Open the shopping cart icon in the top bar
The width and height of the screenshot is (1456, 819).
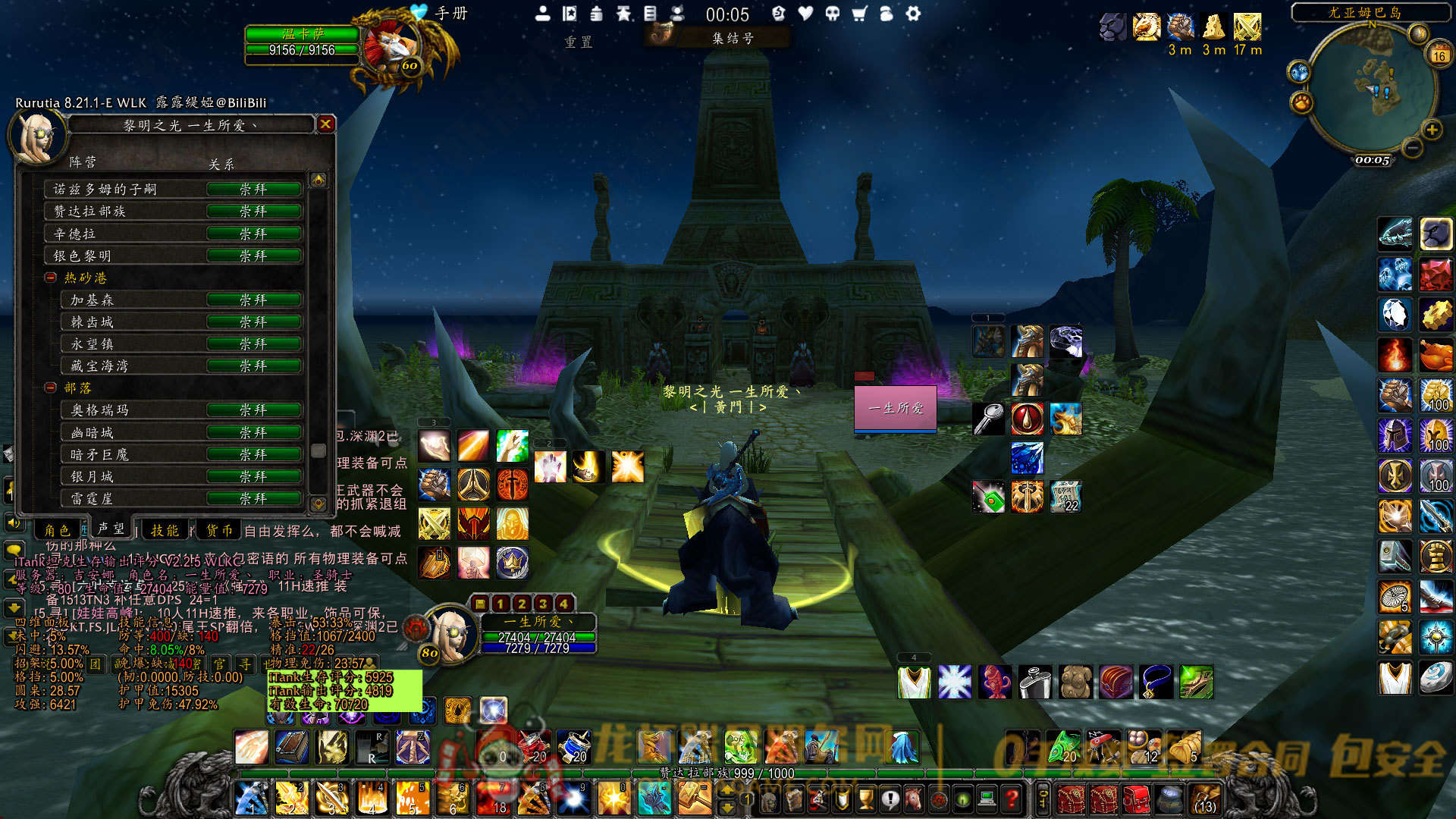[859, 14]
